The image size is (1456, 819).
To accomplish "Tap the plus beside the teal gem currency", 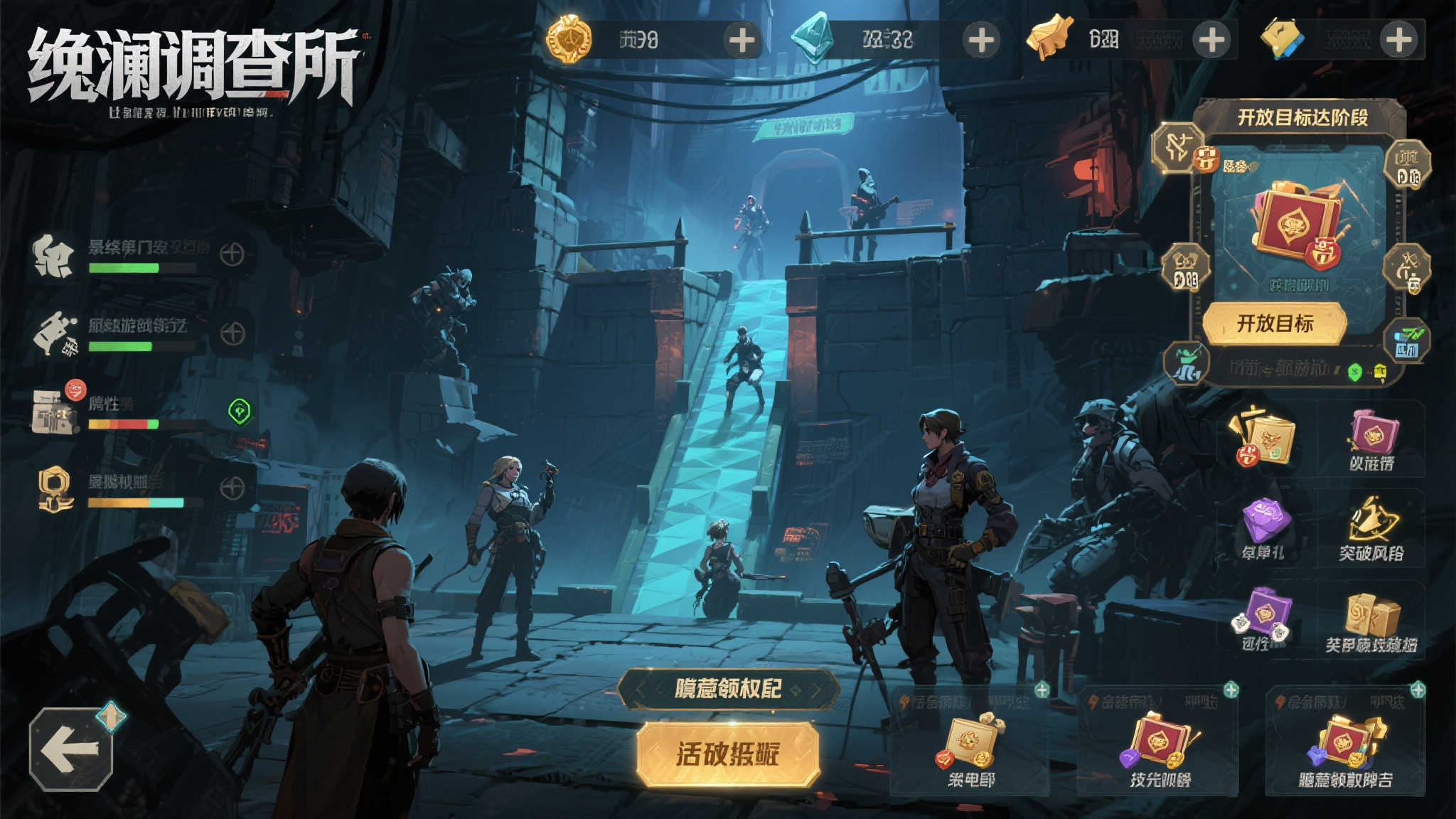I will pyautogui.click(x=981, y=40).
